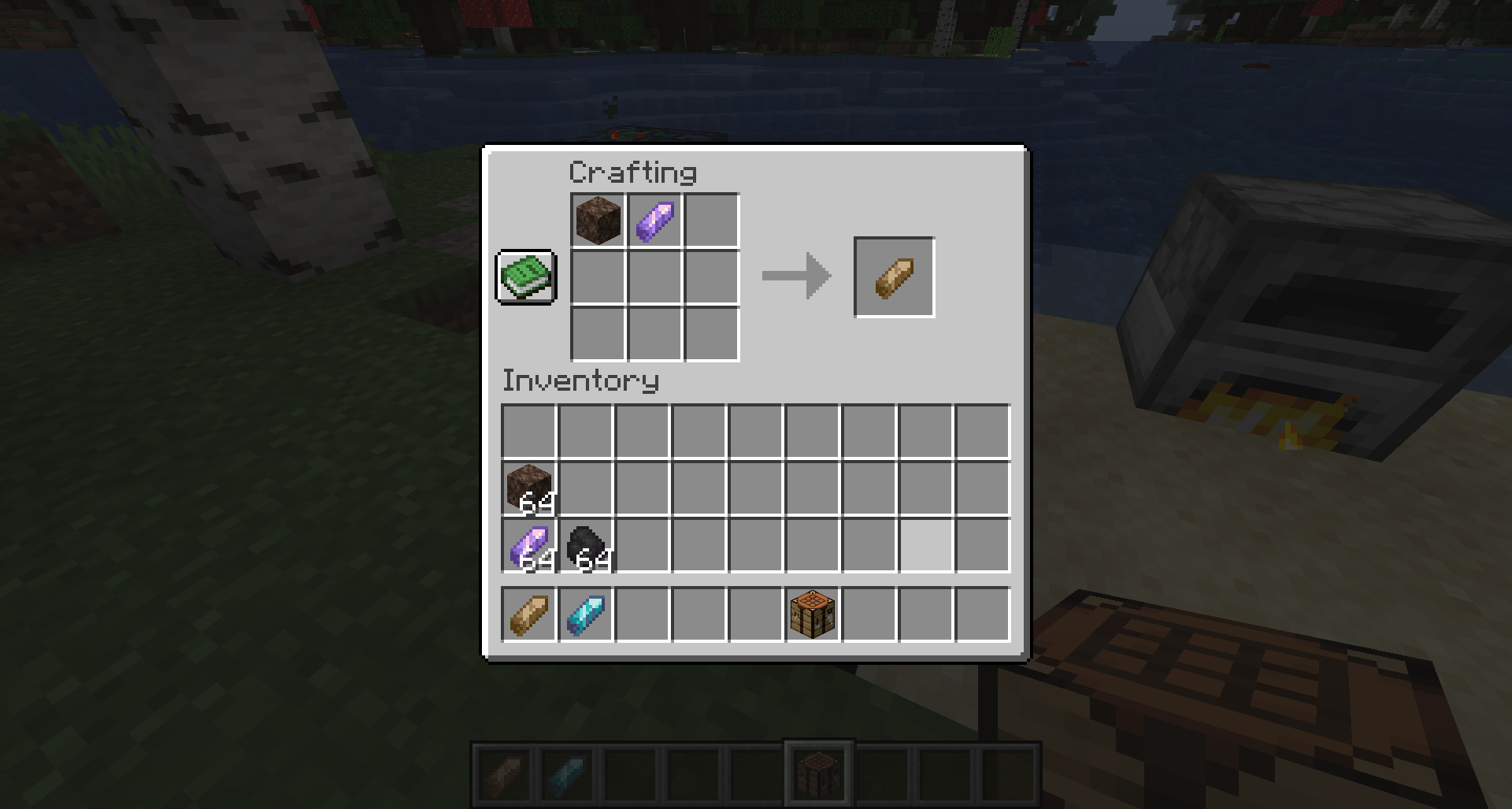Click the arrow pointing to the output slot
The height and width of the screenshot is (809, 1512).
point(795,276)
